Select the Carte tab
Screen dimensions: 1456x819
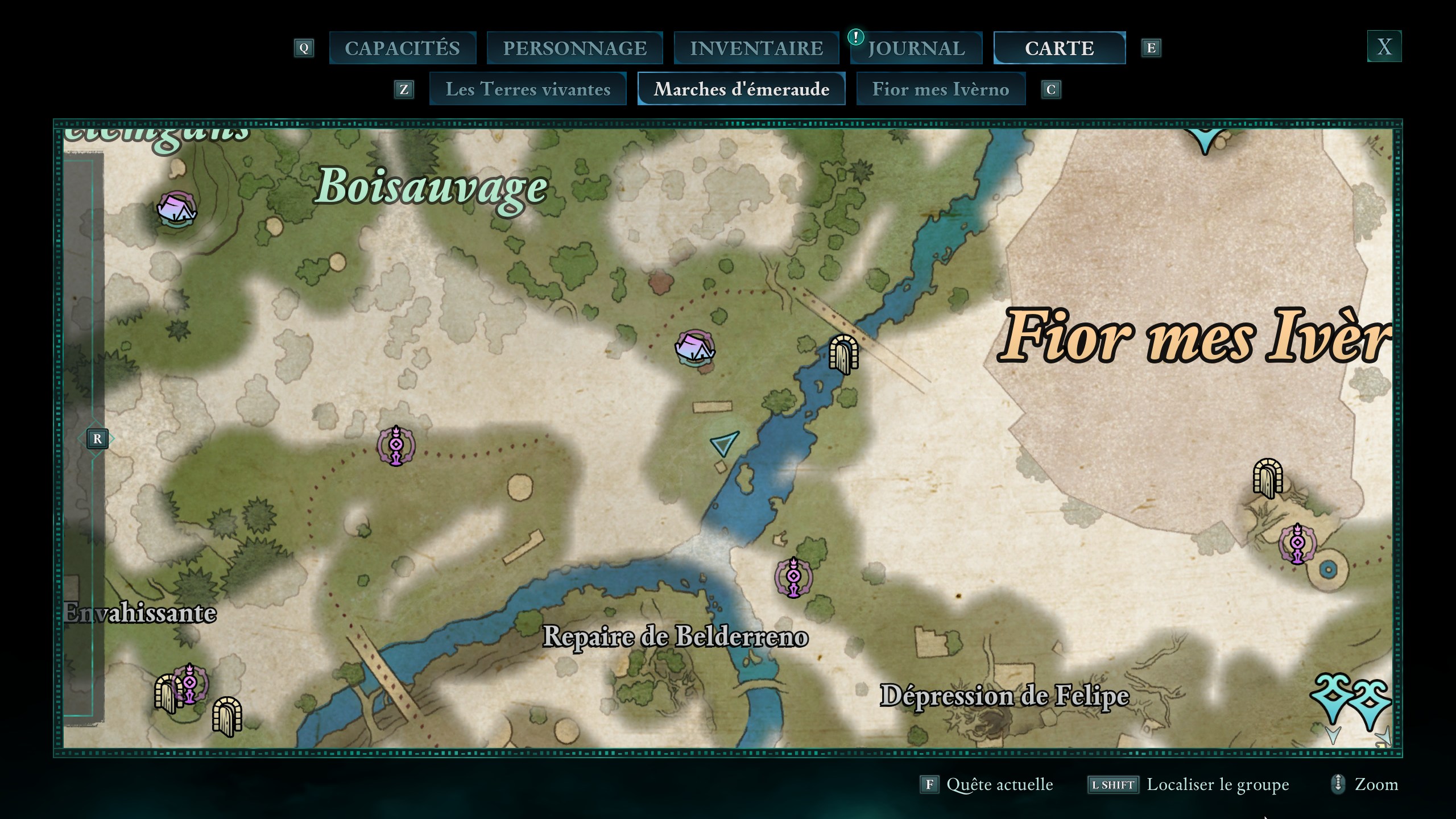pyautogui.click(x=1059, y=48)
